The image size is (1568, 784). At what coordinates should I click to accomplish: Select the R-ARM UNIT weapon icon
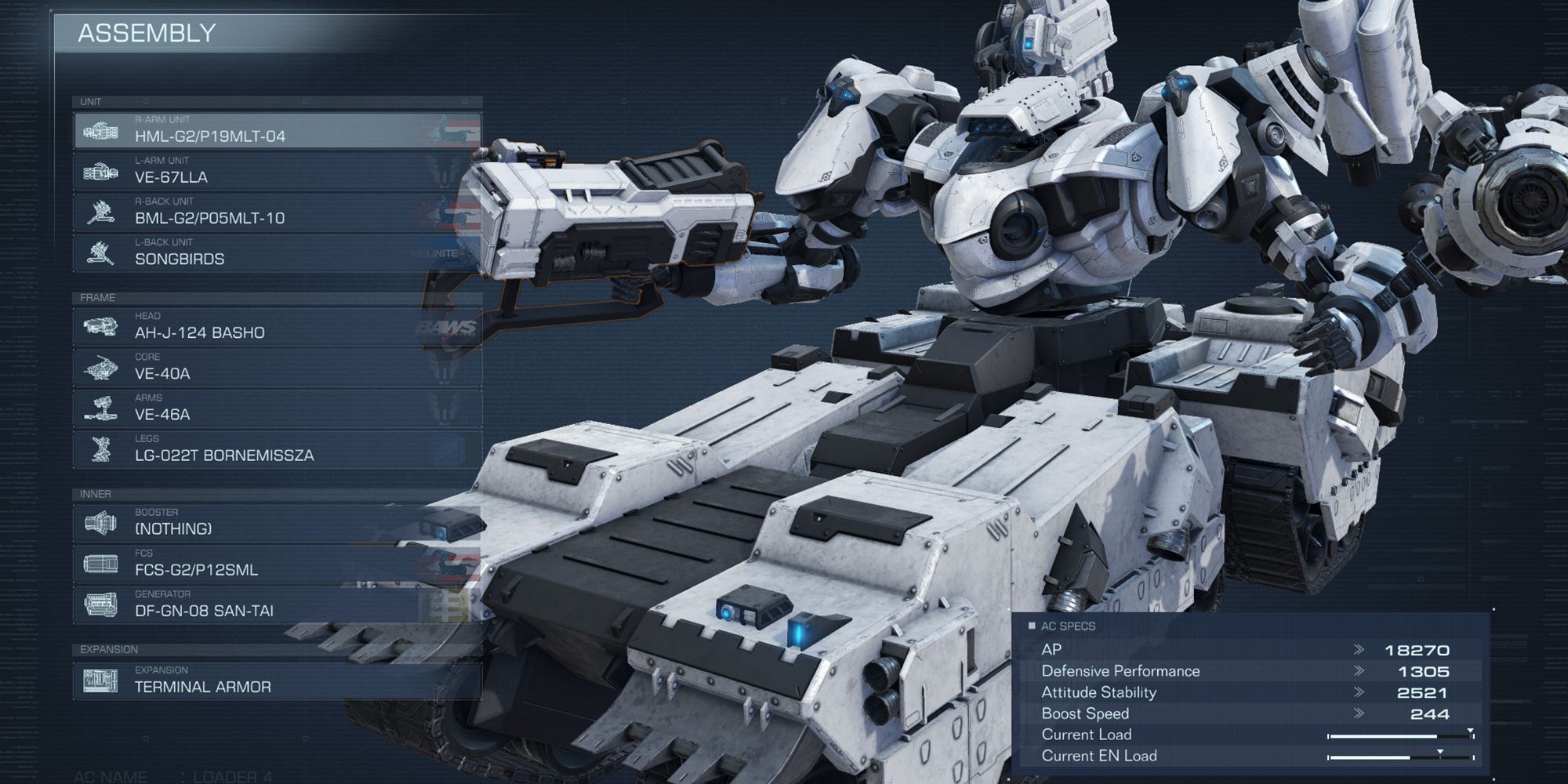coord(102,129)
